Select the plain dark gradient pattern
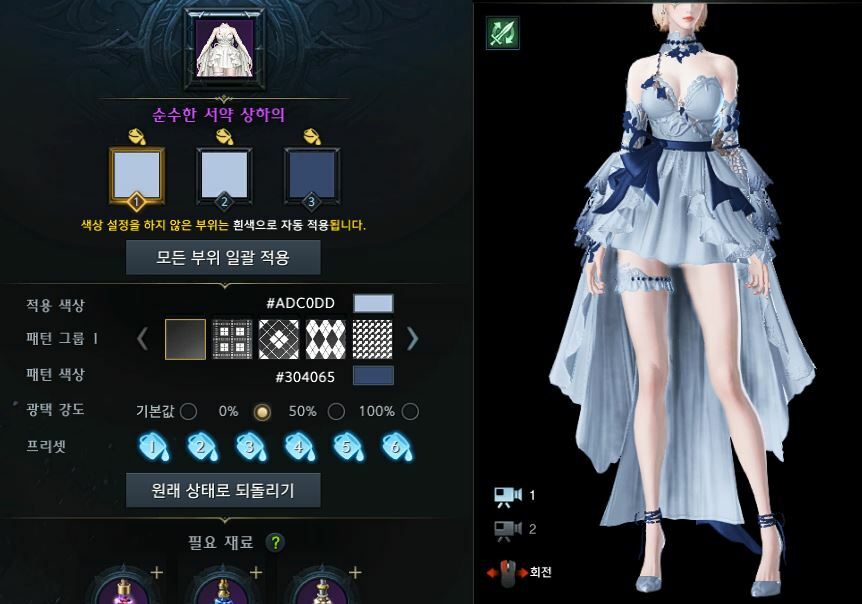Screen dimensions: 862x604 coord(185,340)
